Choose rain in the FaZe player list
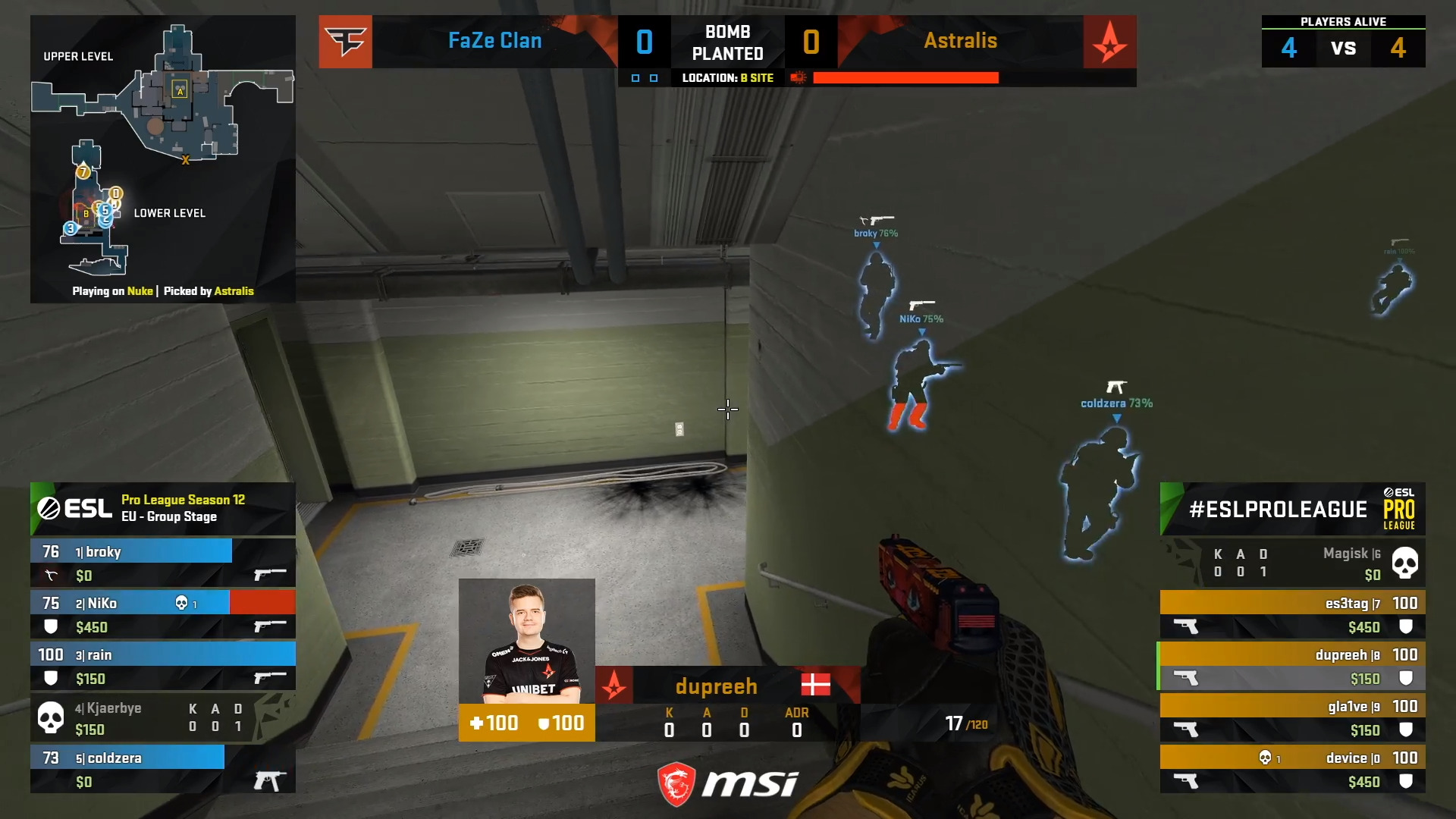Viewport: 1456px width, 819px height. tap(162, 666)
